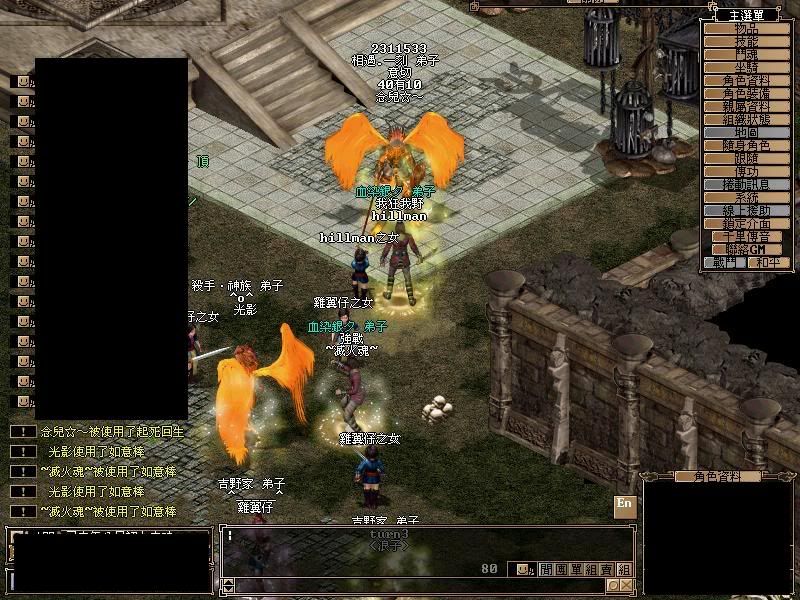Switch to 戰鬥 combat mode
The image size is (800, 600).
(723, 263)
